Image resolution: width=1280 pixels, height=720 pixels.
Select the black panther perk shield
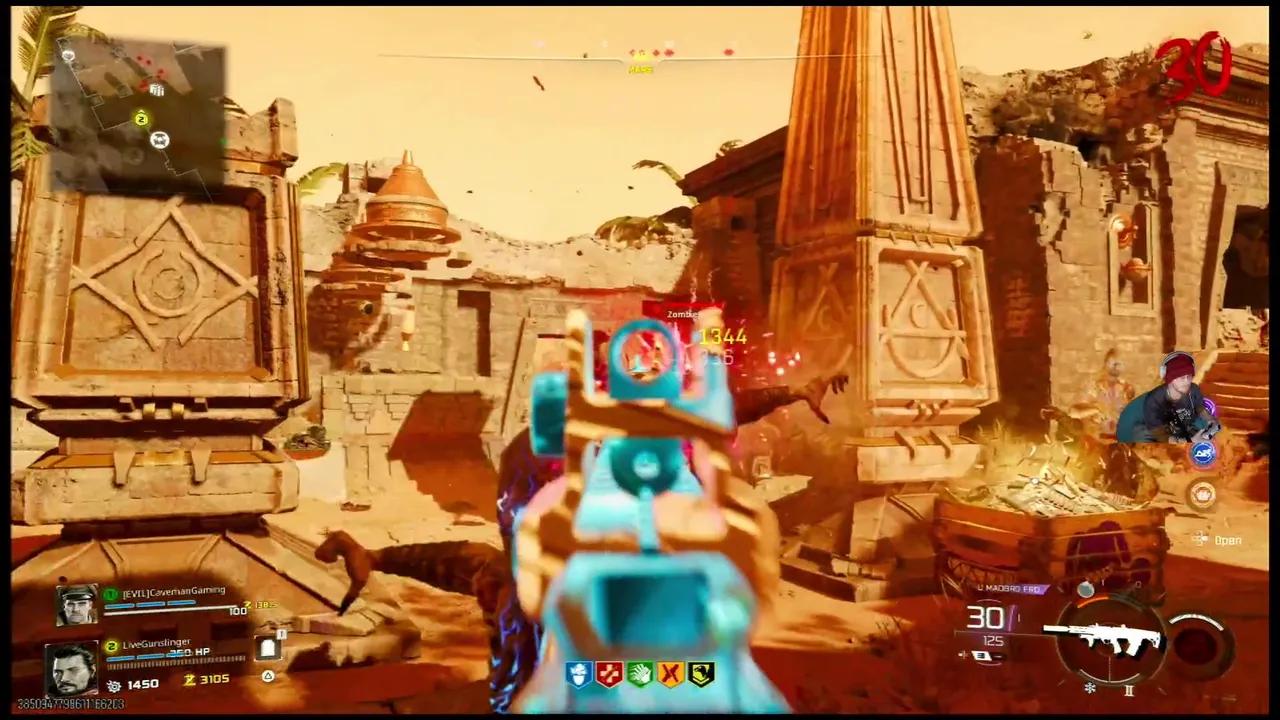coord(700,672)
